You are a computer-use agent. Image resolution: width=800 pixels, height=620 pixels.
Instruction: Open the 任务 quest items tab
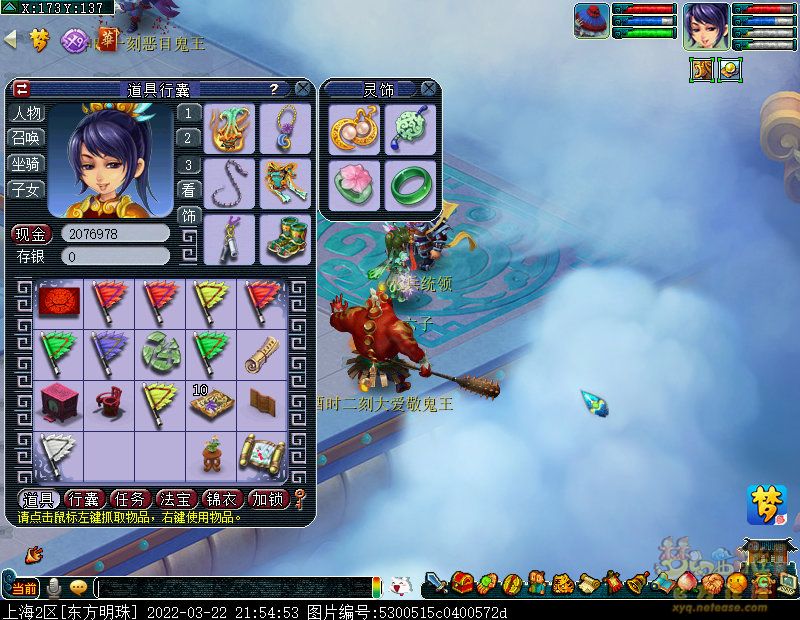pos(129,498)
